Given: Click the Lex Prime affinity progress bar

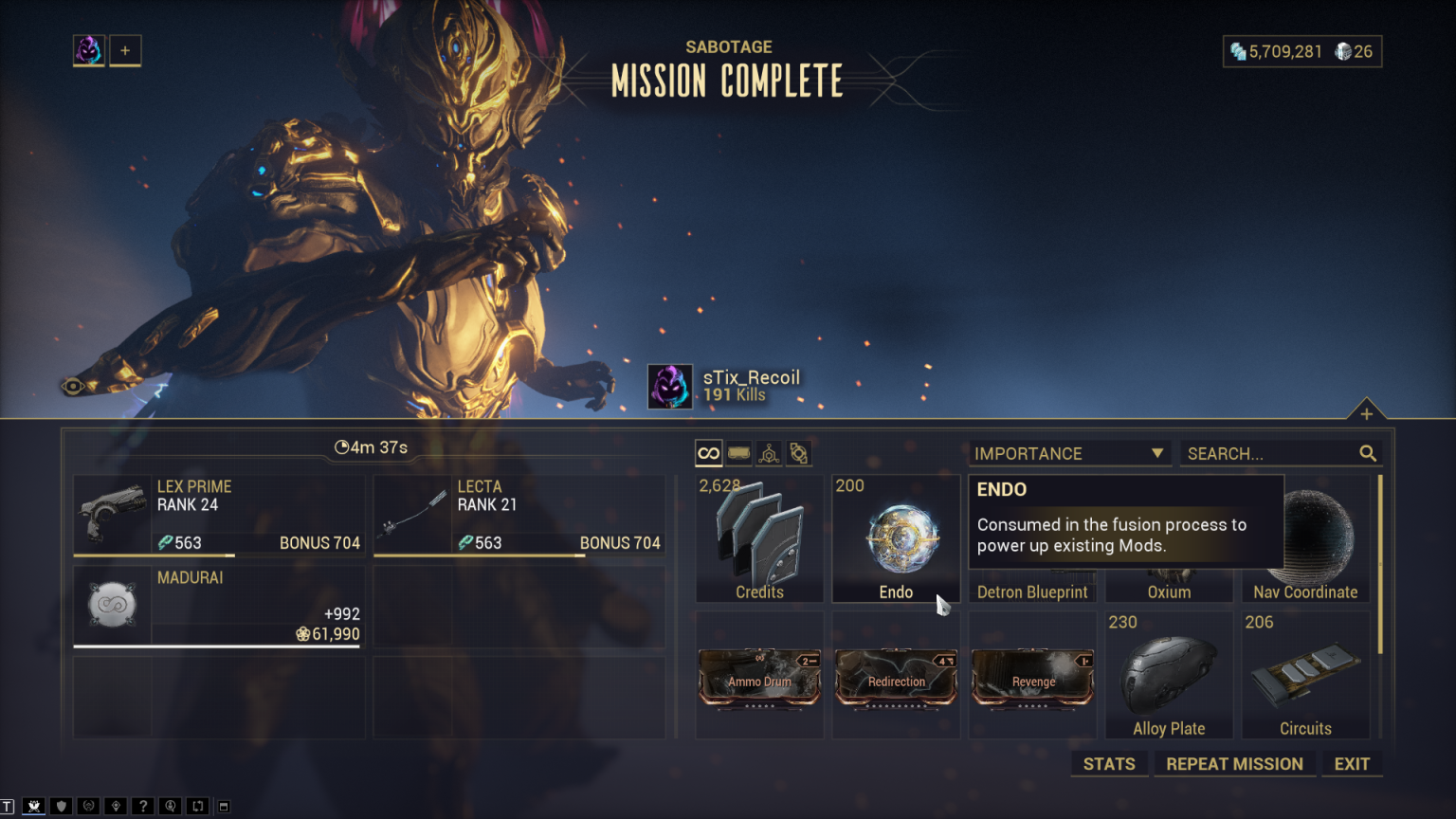Looking at the screenshot, I should (x=218, y=556).
